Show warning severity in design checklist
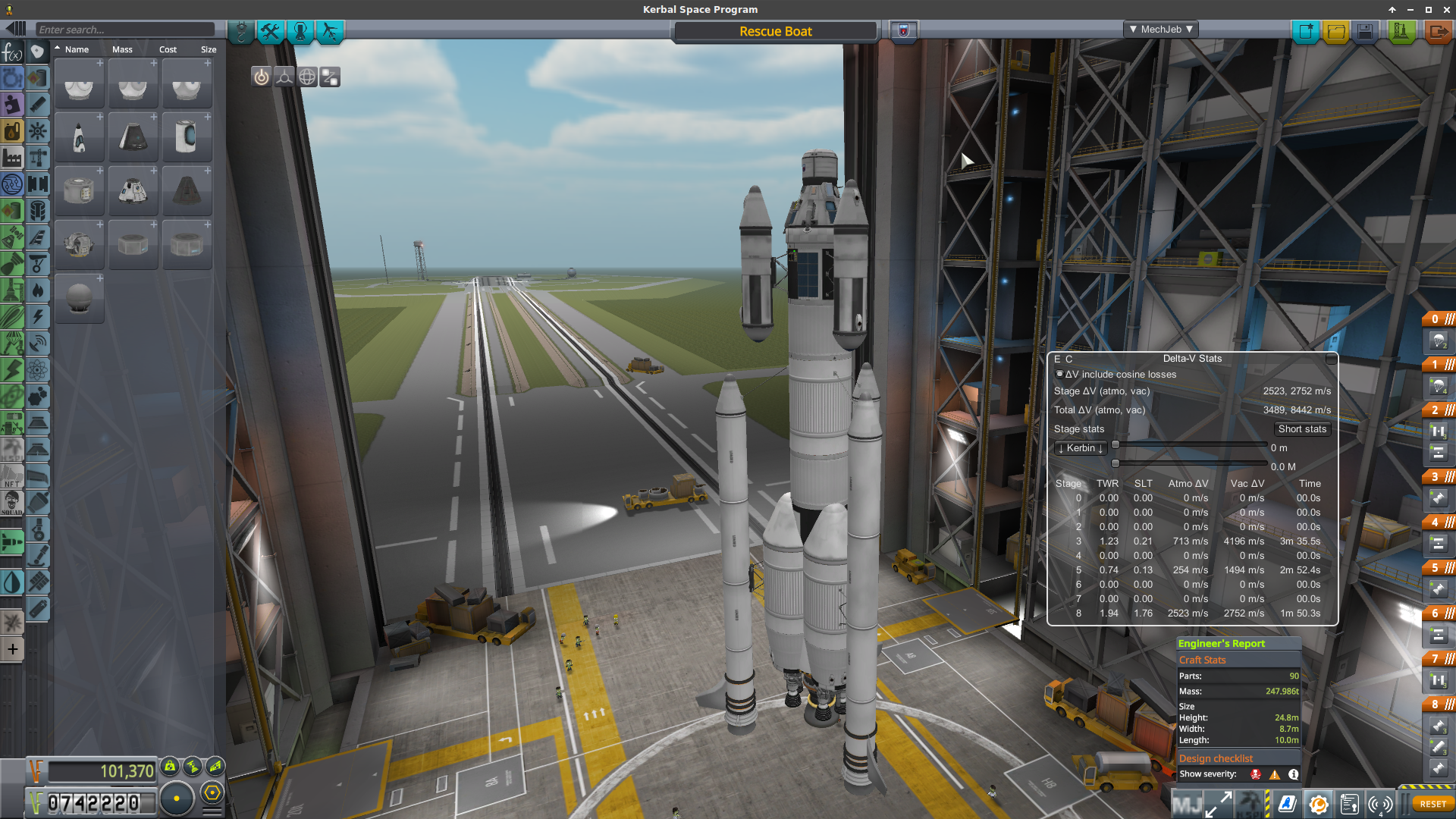The image size is (1456, 819). pos(1275,774)
